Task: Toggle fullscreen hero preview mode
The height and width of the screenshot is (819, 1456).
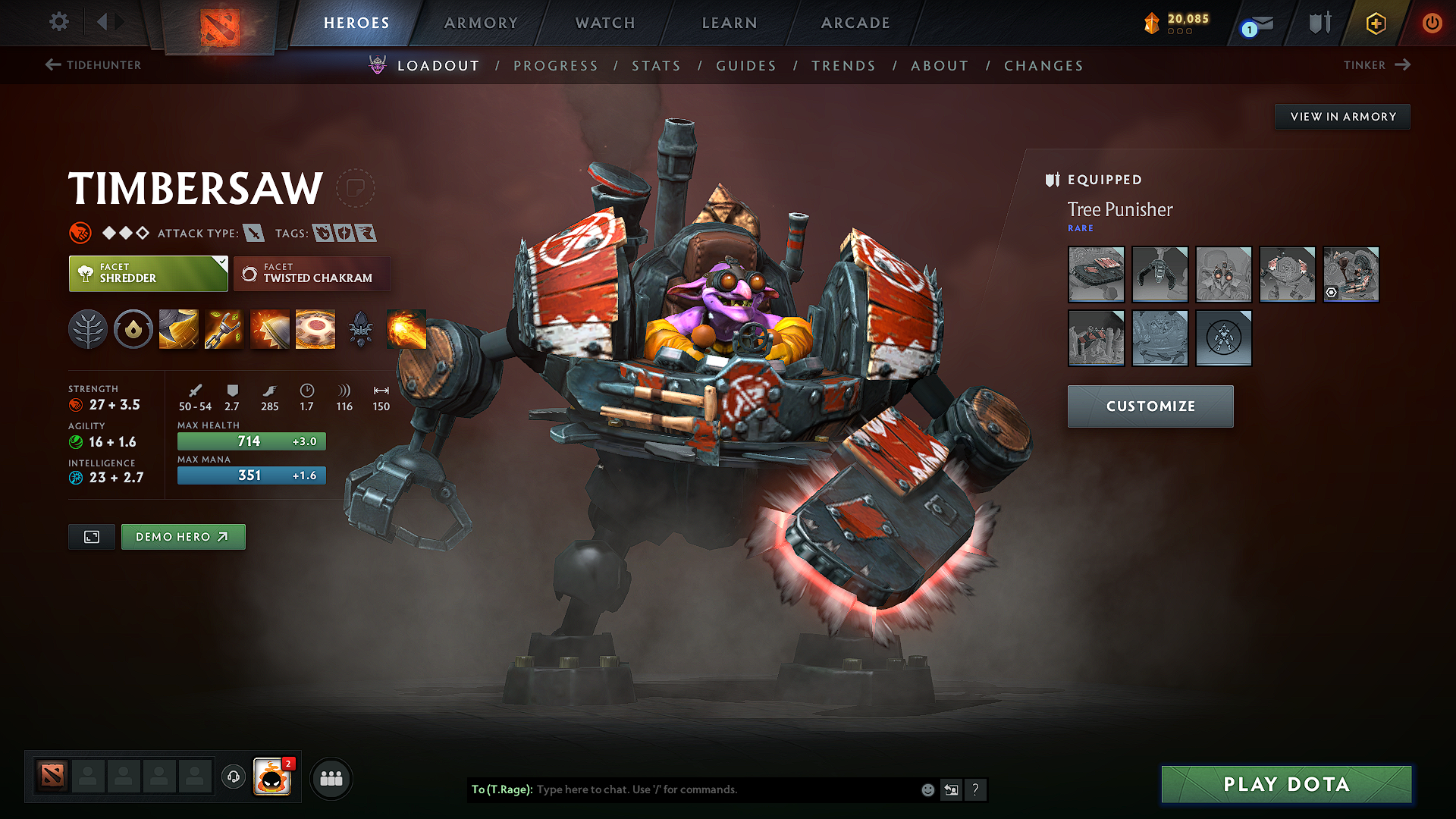Action: pos(91,536)
